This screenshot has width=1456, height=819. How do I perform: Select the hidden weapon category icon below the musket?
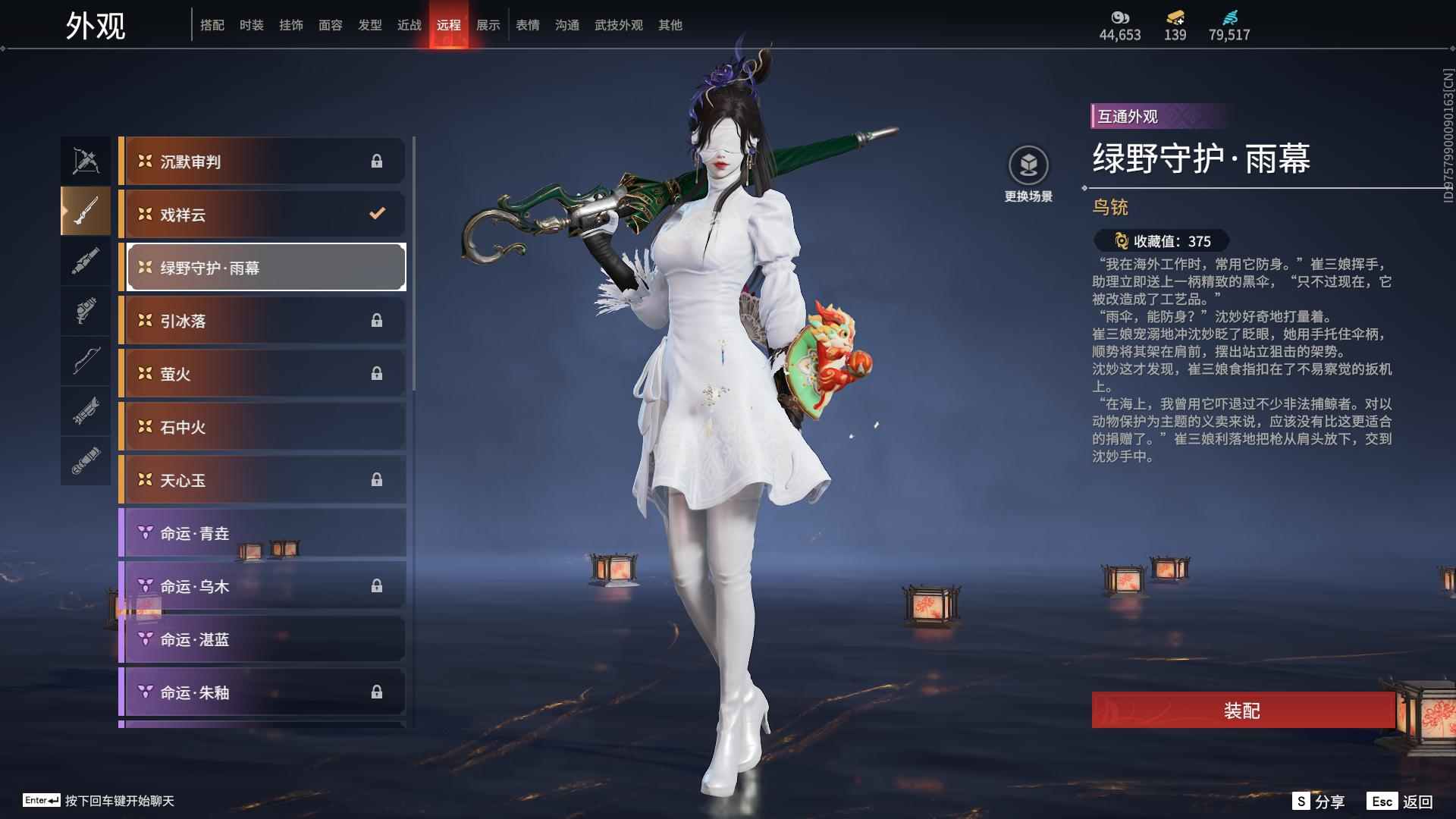pyautogui.click(x=86, y=260)
